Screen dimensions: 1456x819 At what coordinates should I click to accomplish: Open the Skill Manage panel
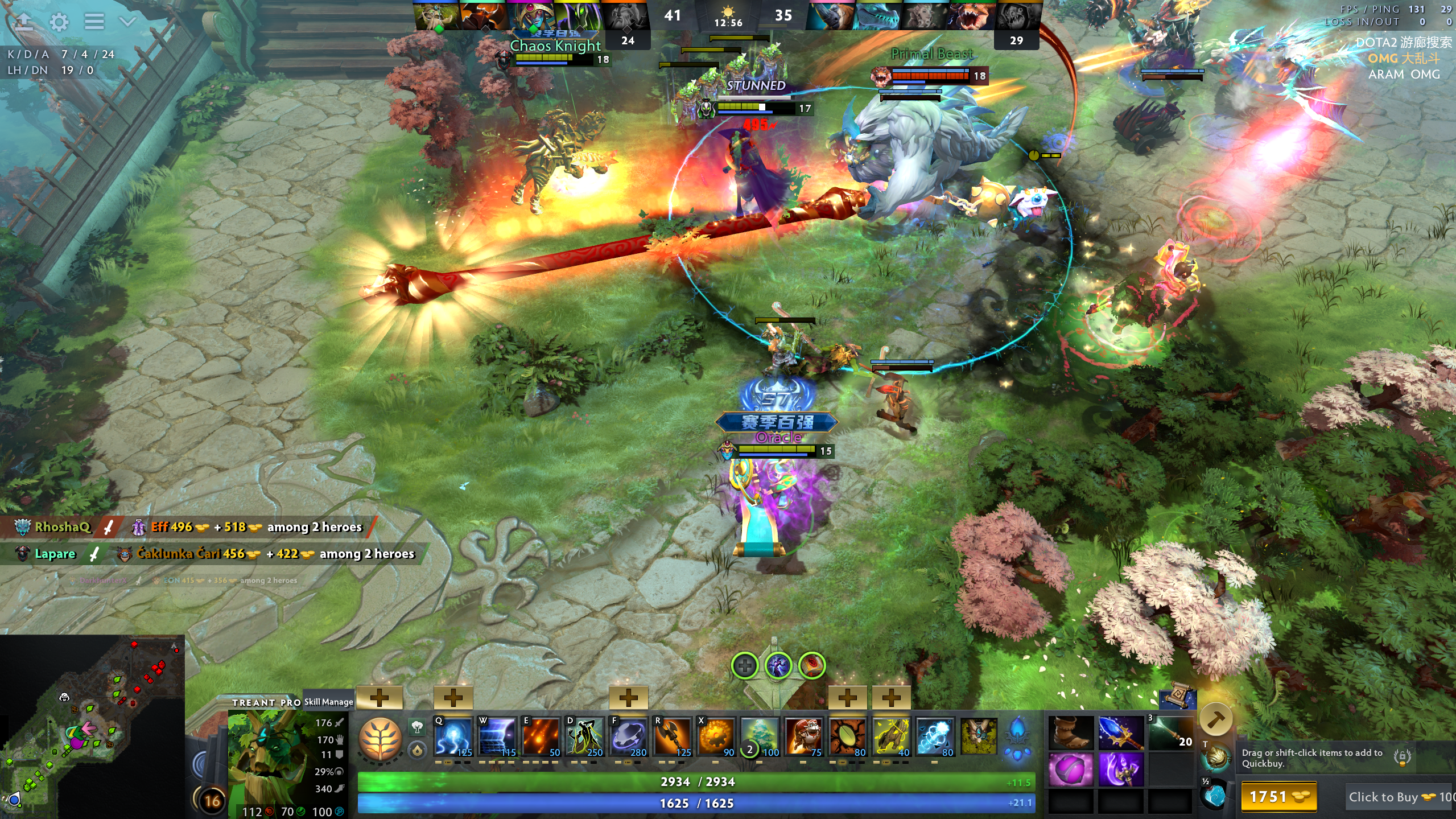[x=328, y=702]
